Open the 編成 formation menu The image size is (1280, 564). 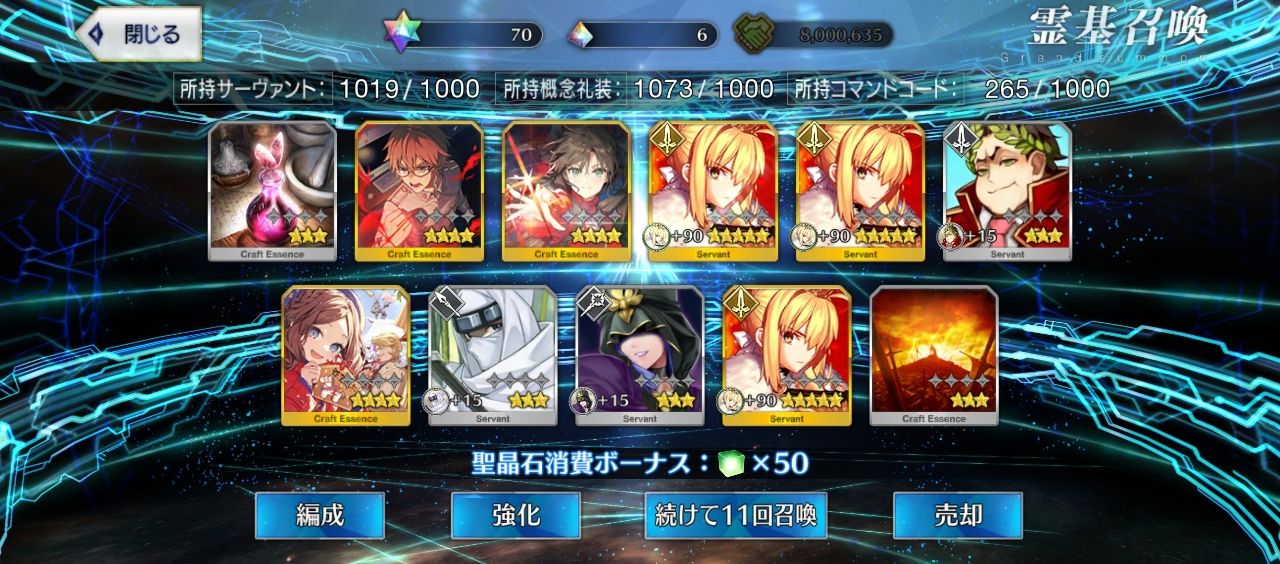319,516
